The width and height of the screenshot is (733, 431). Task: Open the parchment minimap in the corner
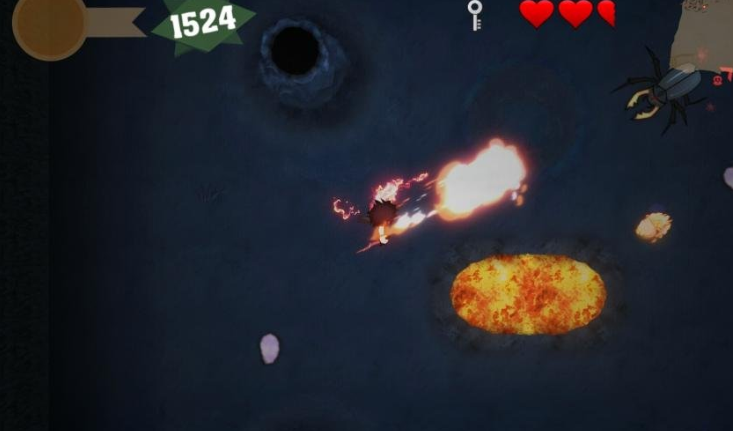pos(705,35)
